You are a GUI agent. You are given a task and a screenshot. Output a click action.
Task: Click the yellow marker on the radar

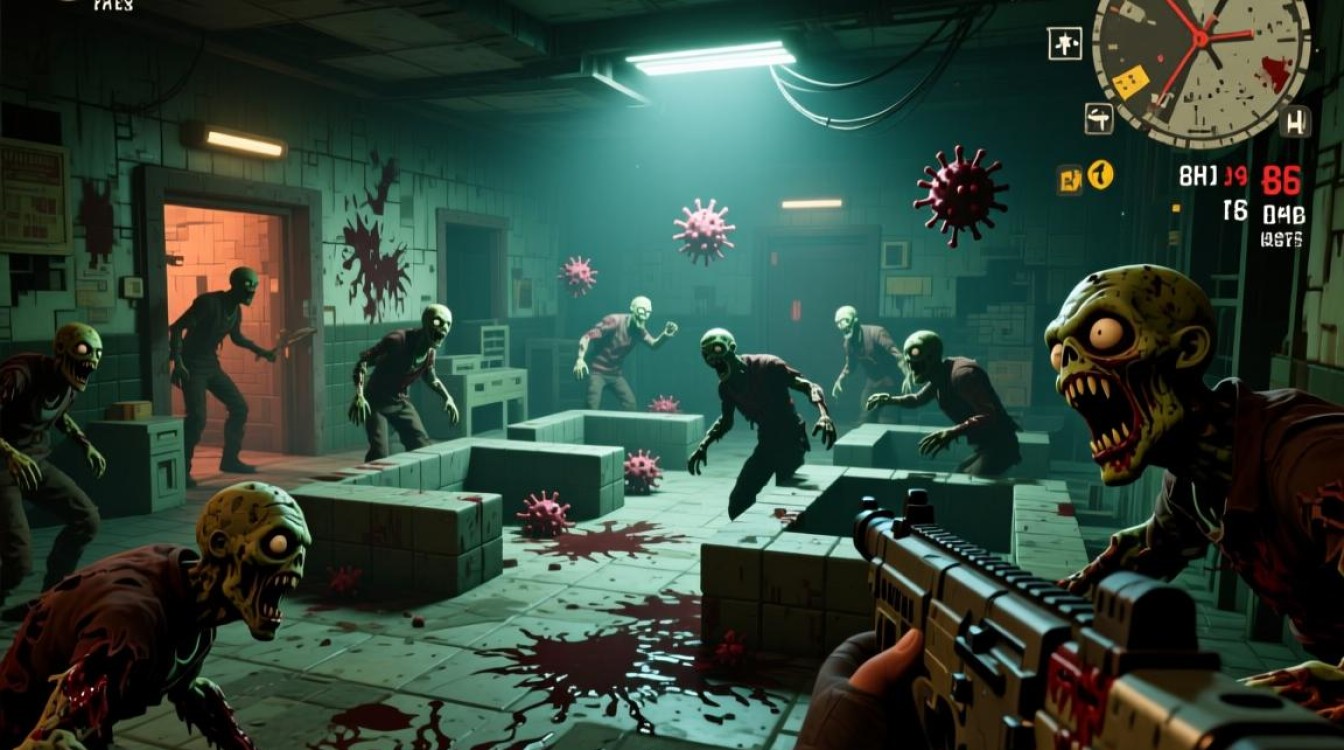(x=1130, y=82)
